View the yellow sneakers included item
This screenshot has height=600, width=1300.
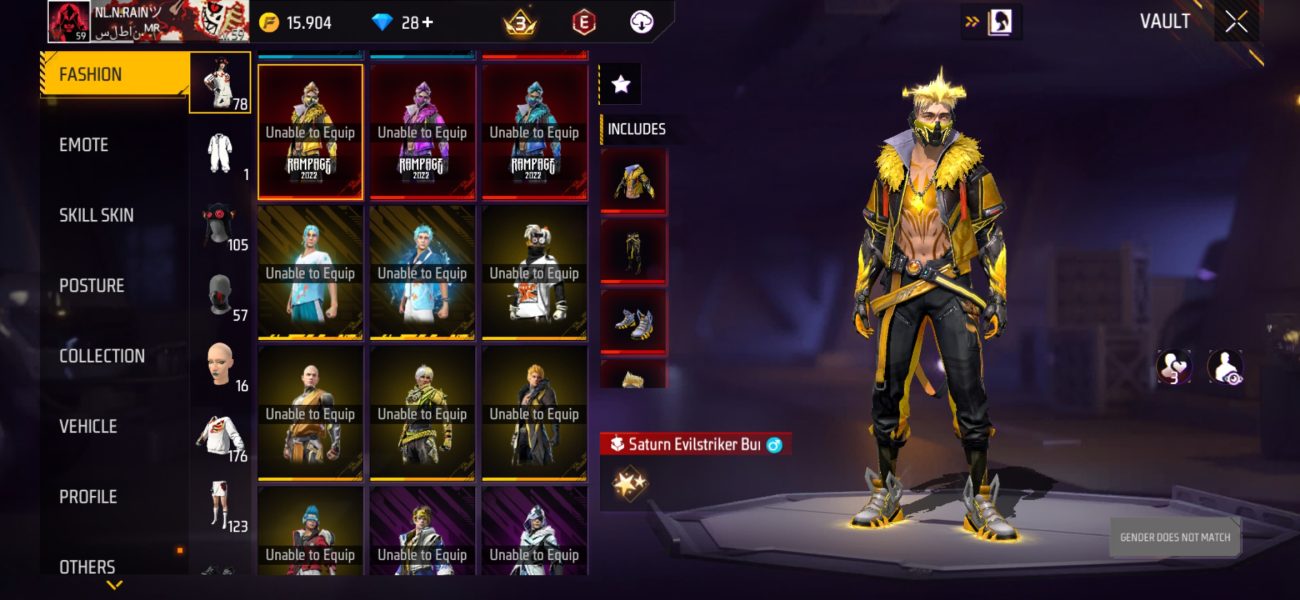coord(633,321)
